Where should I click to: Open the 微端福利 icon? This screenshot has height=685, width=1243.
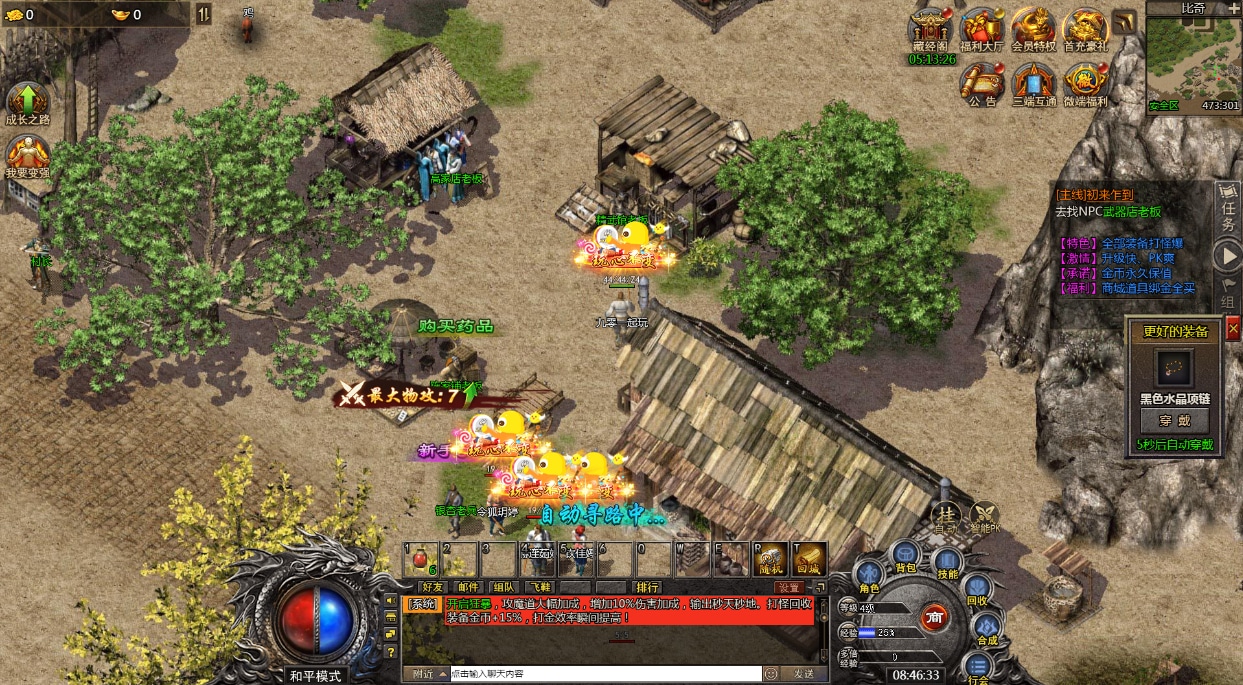tap(1084, 82)
